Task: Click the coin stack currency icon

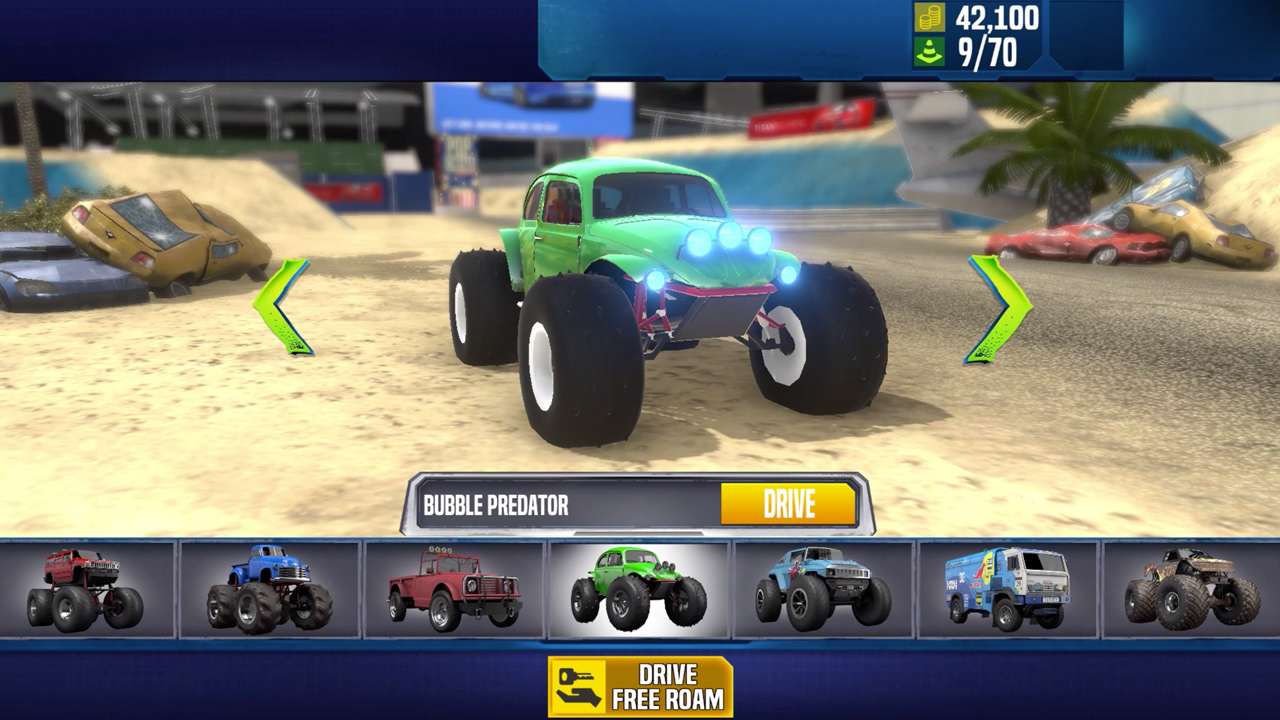Action: (x=931, y=17)
